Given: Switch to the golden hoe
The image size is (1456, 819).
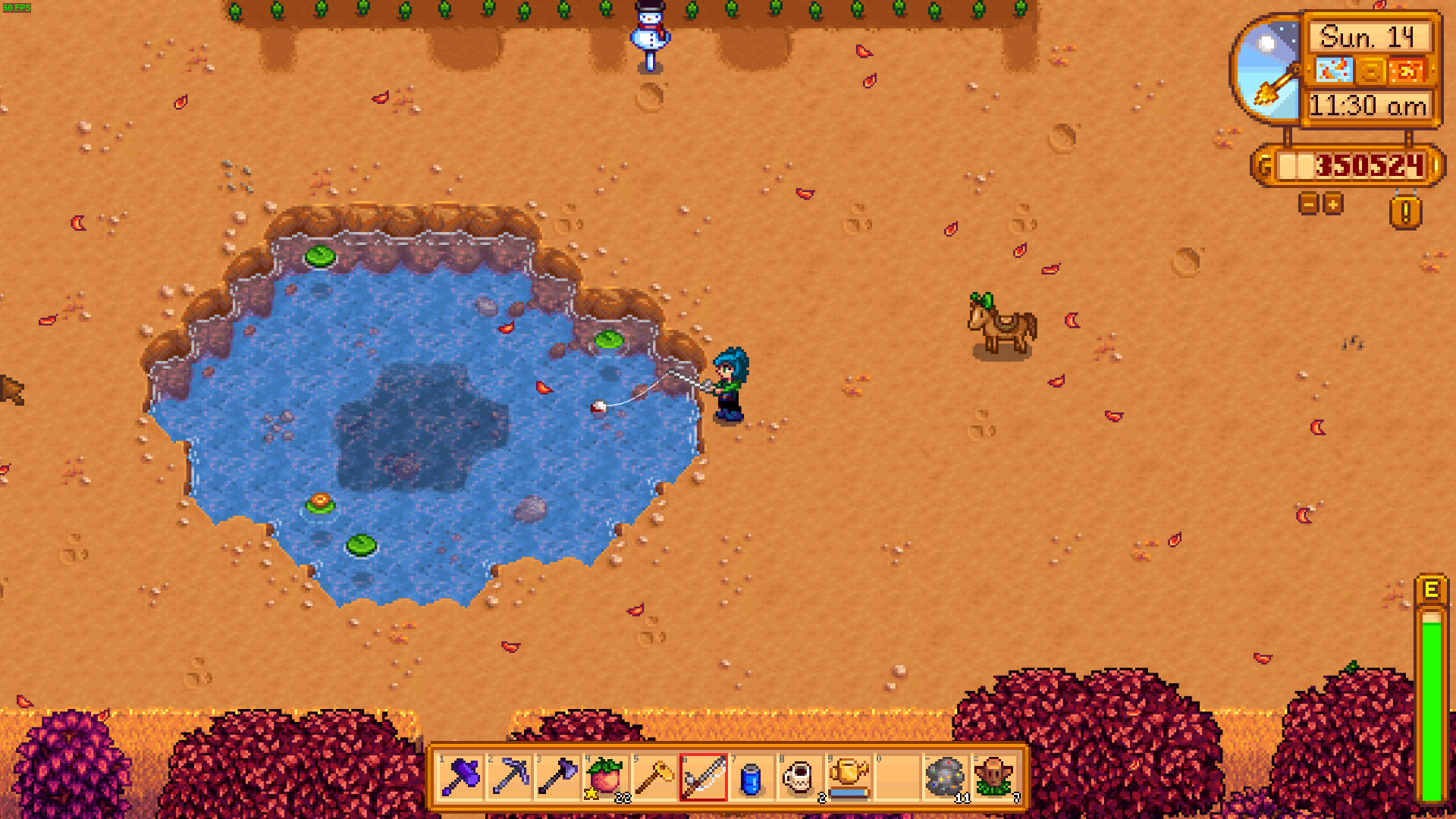Looking at the screenshot, I should (x=655, y=777).
